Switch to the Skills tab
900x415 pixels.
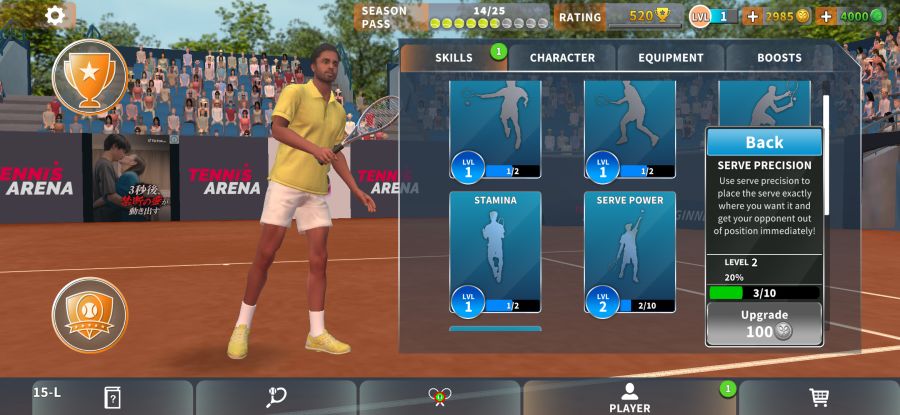pyautogui.click(x=454, y=58)
